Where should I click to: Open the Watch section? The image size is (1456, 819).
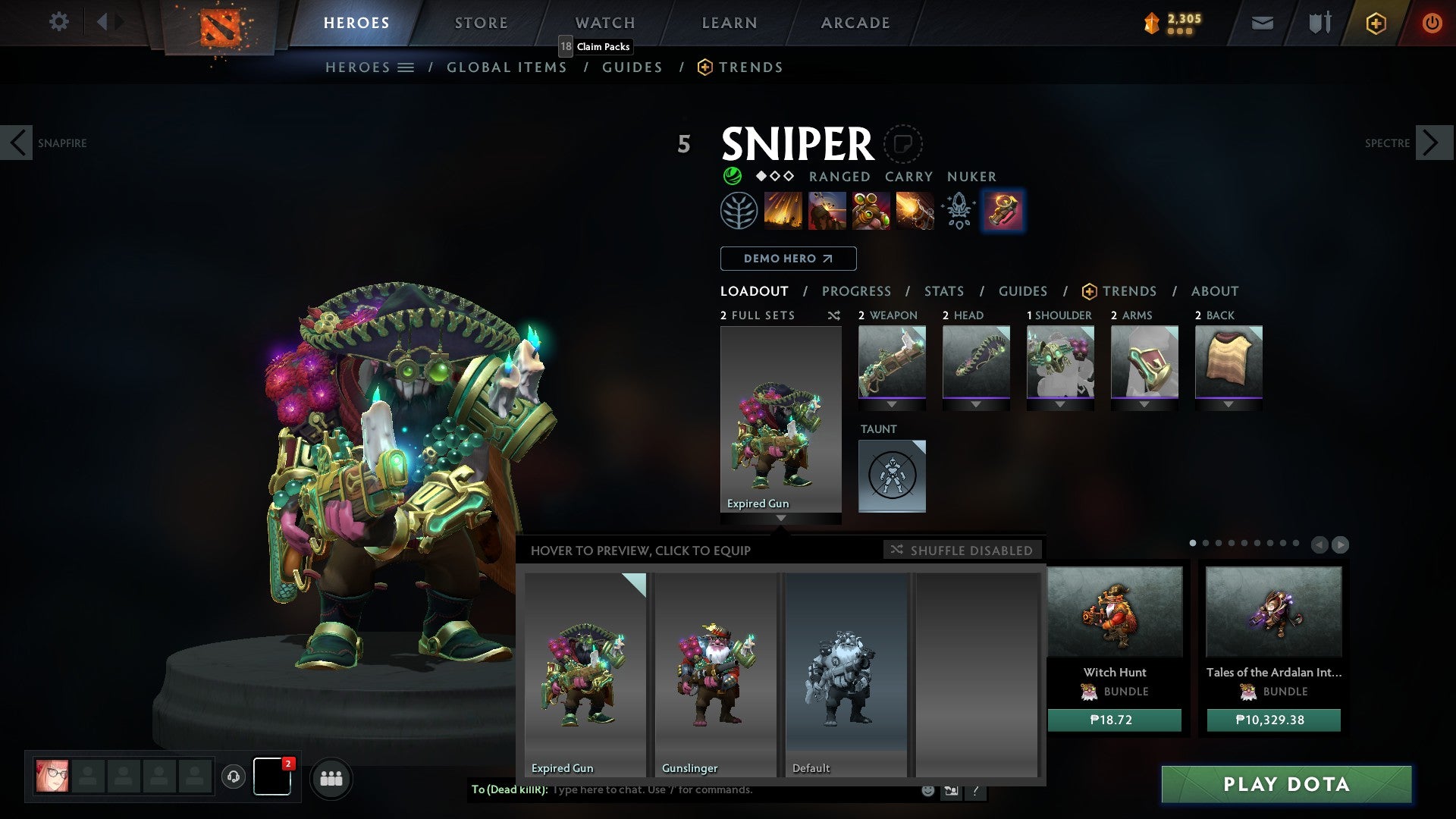604,23
